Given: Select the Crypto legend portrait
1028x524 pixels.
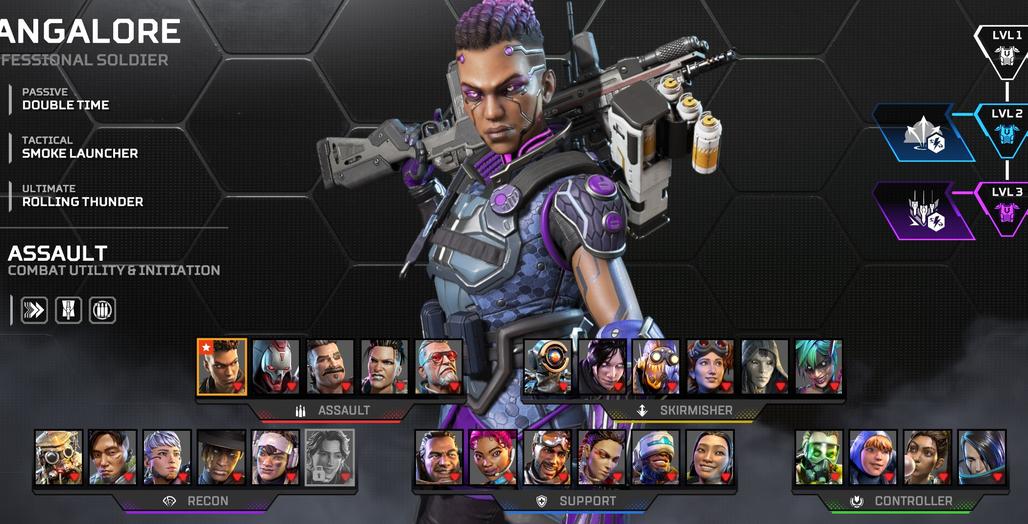Looking at the screenshot, I should [x=112, y=457].
